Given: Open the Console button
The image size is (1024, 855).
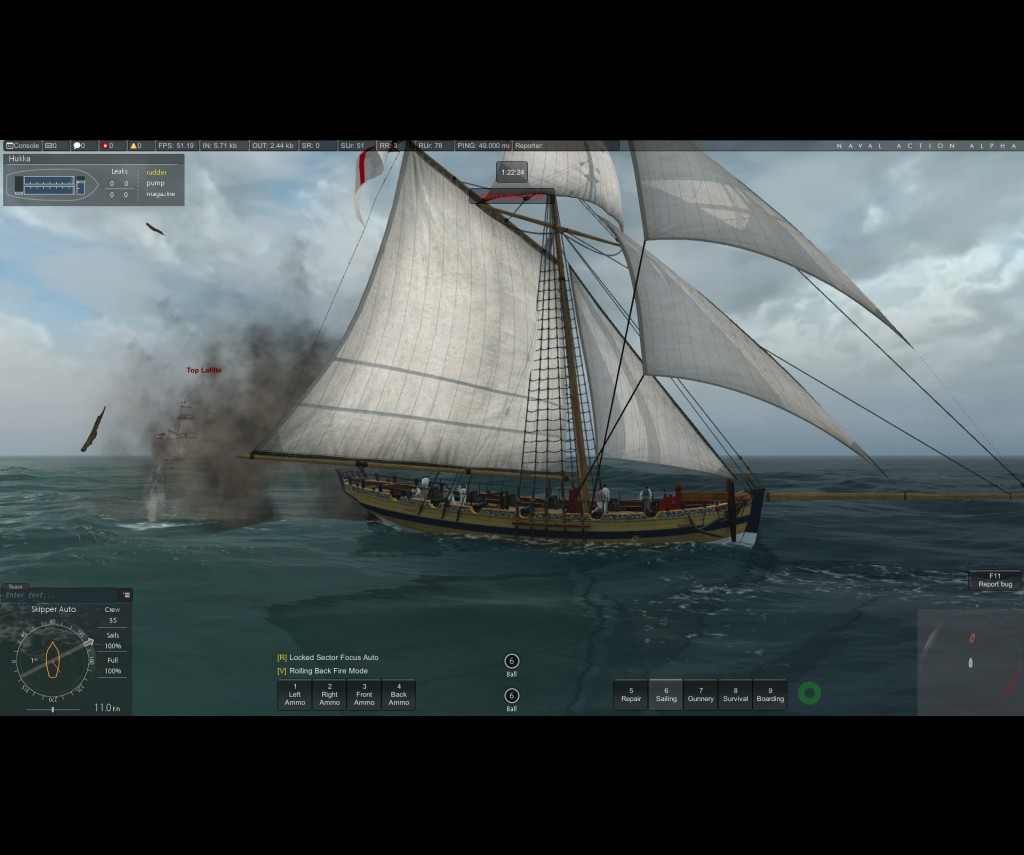Looking at the screenshot, I should 23,146.
